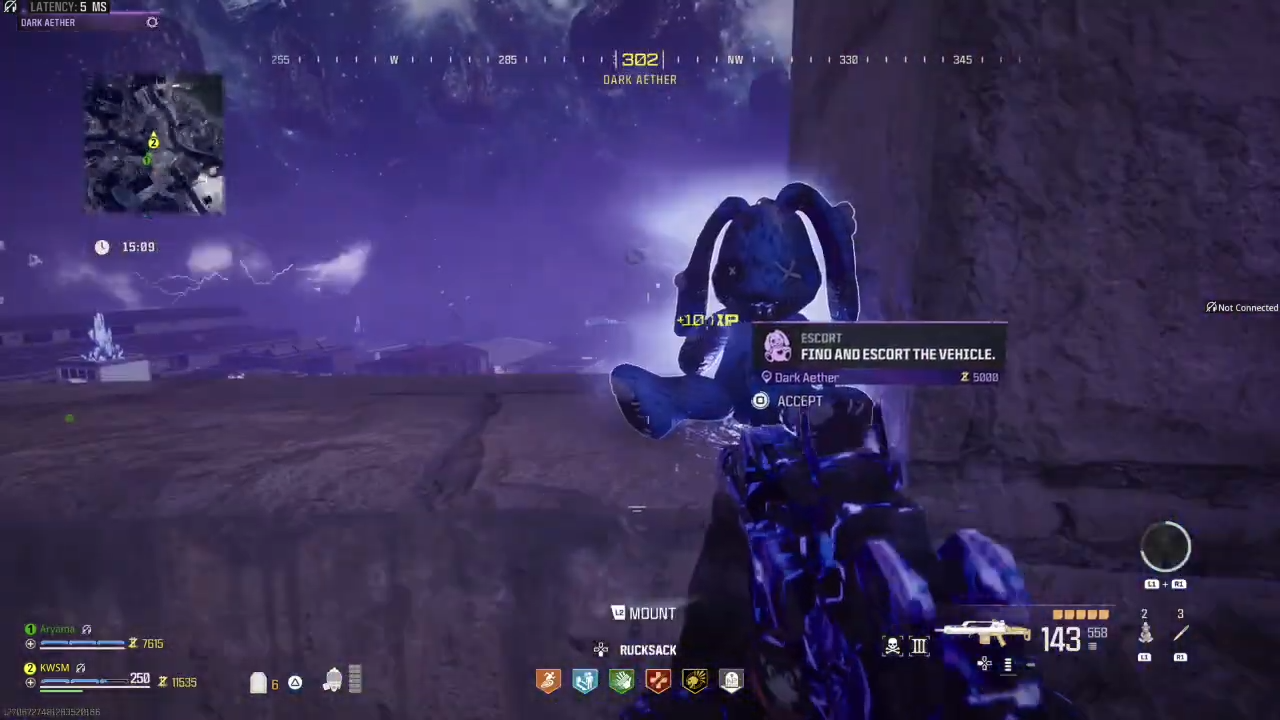Select the orange Stamin-Up perk icon
The width and height of the screenshot is (1280, 720).
[548, 681]
